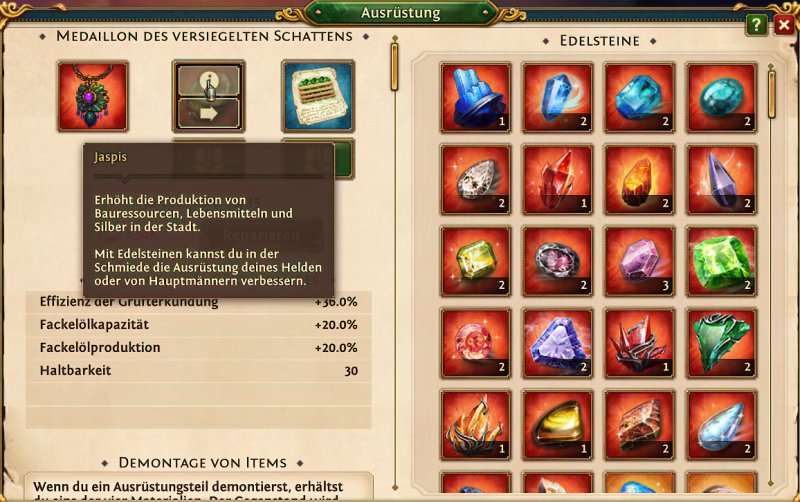Select the green crate blueprint slot
Image resolution: width=800 pixels, height=502 pixels.
point(318,97)
